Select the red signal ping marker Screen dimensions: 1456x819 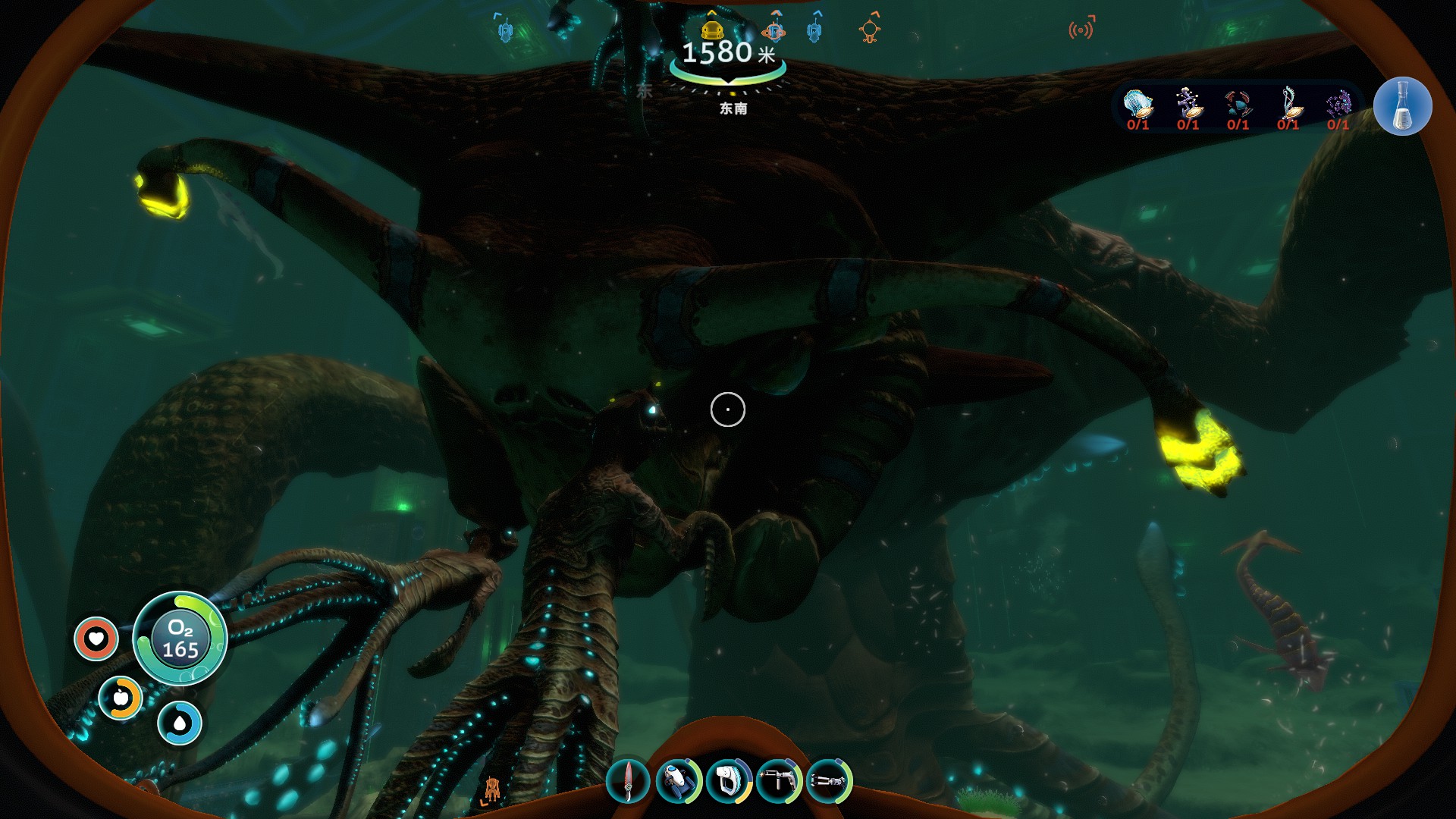pos(1081,30)
